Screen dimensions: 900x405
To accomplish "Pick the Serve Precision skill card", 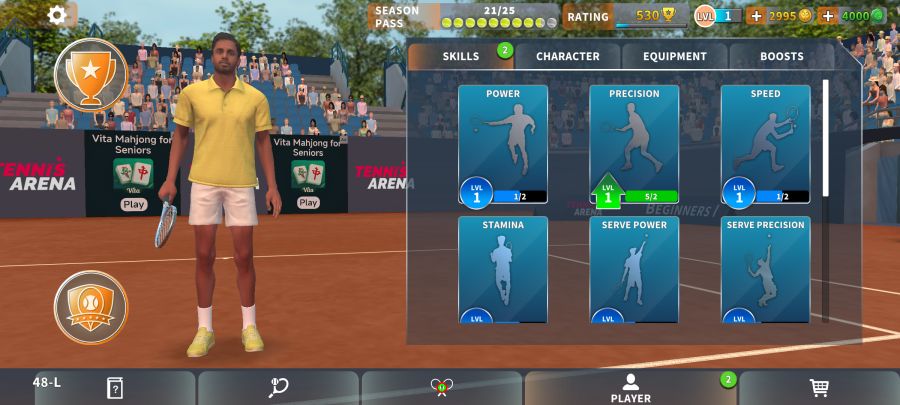I will 765,270.
